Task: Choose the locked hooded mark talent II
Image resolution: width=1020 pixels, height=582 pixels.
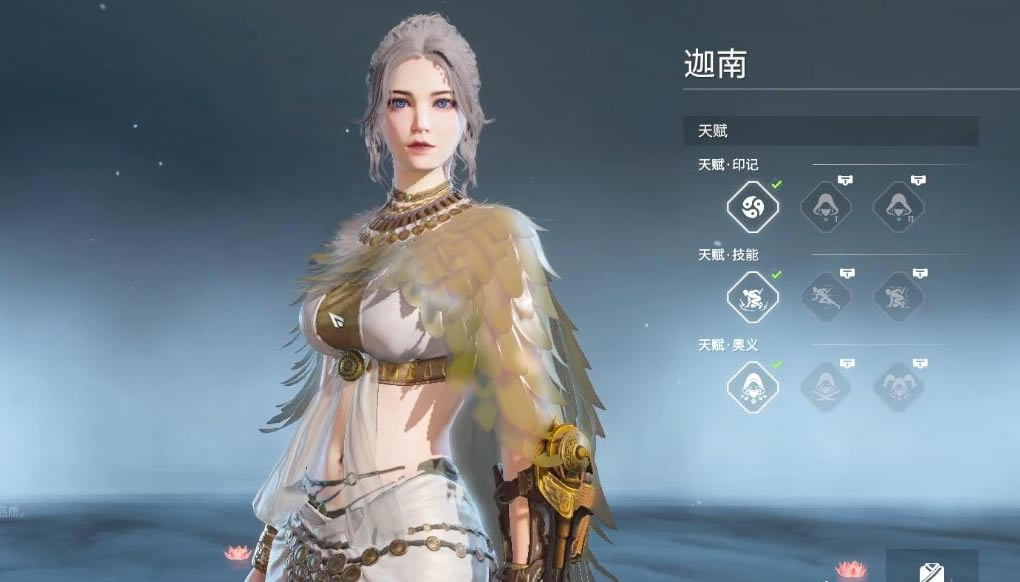Action: tap(898, 207)
